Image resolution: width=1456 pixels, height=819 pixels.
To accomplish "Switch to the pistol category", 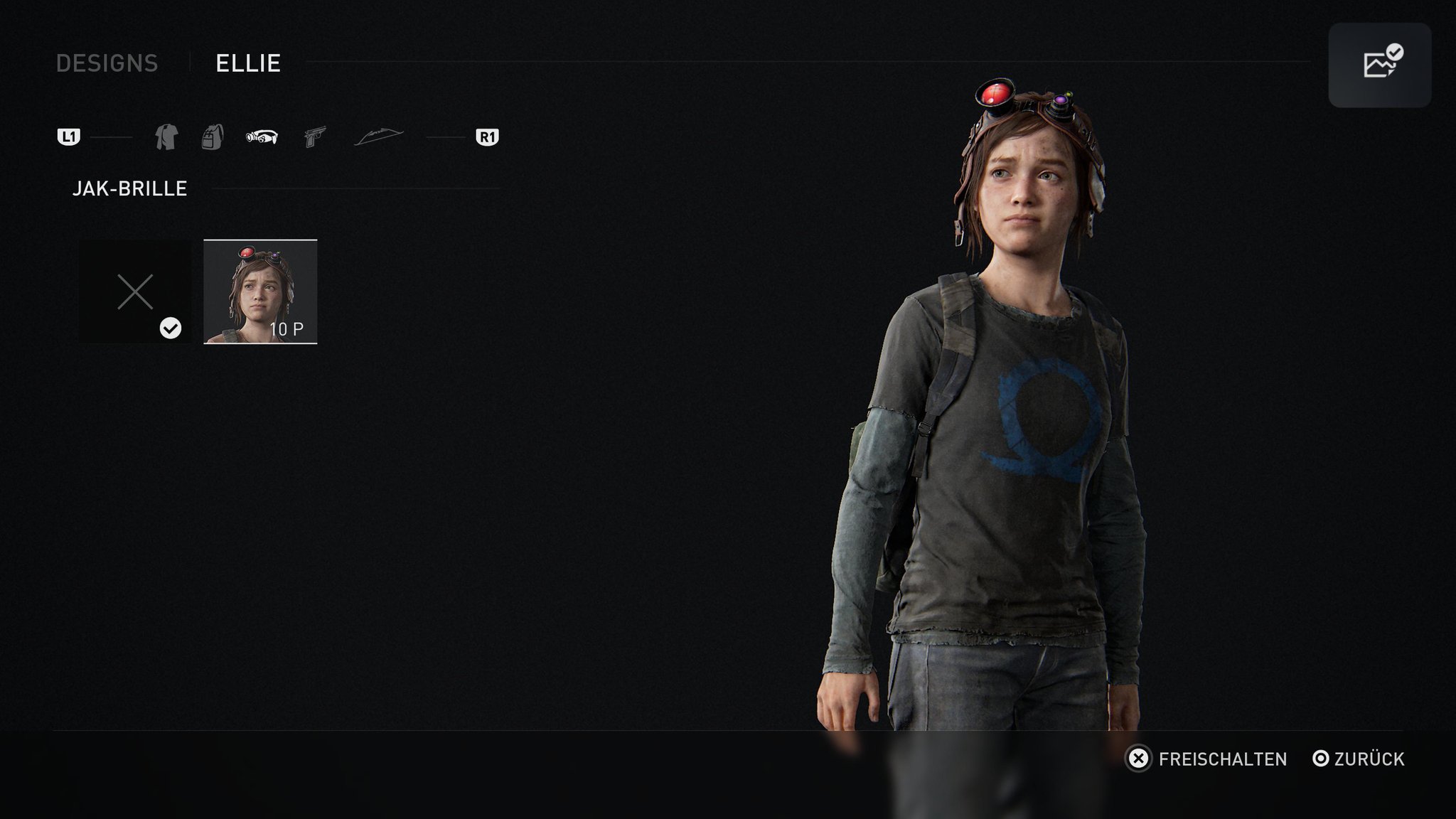I will pyautogui.click(x=314, y=136).
